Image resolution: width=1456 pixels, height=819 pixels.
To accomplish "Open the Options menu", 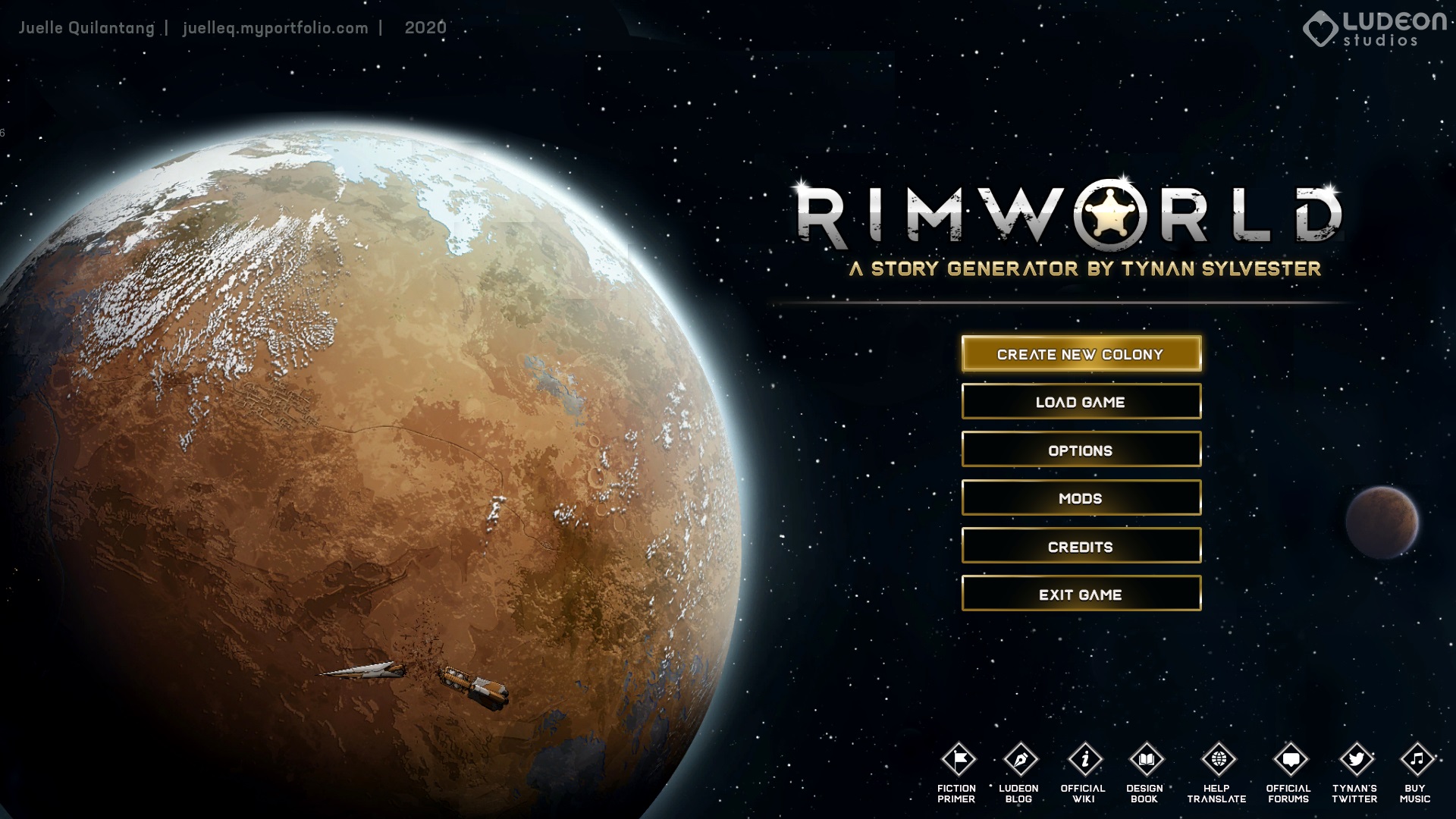I will [1081, 450].
